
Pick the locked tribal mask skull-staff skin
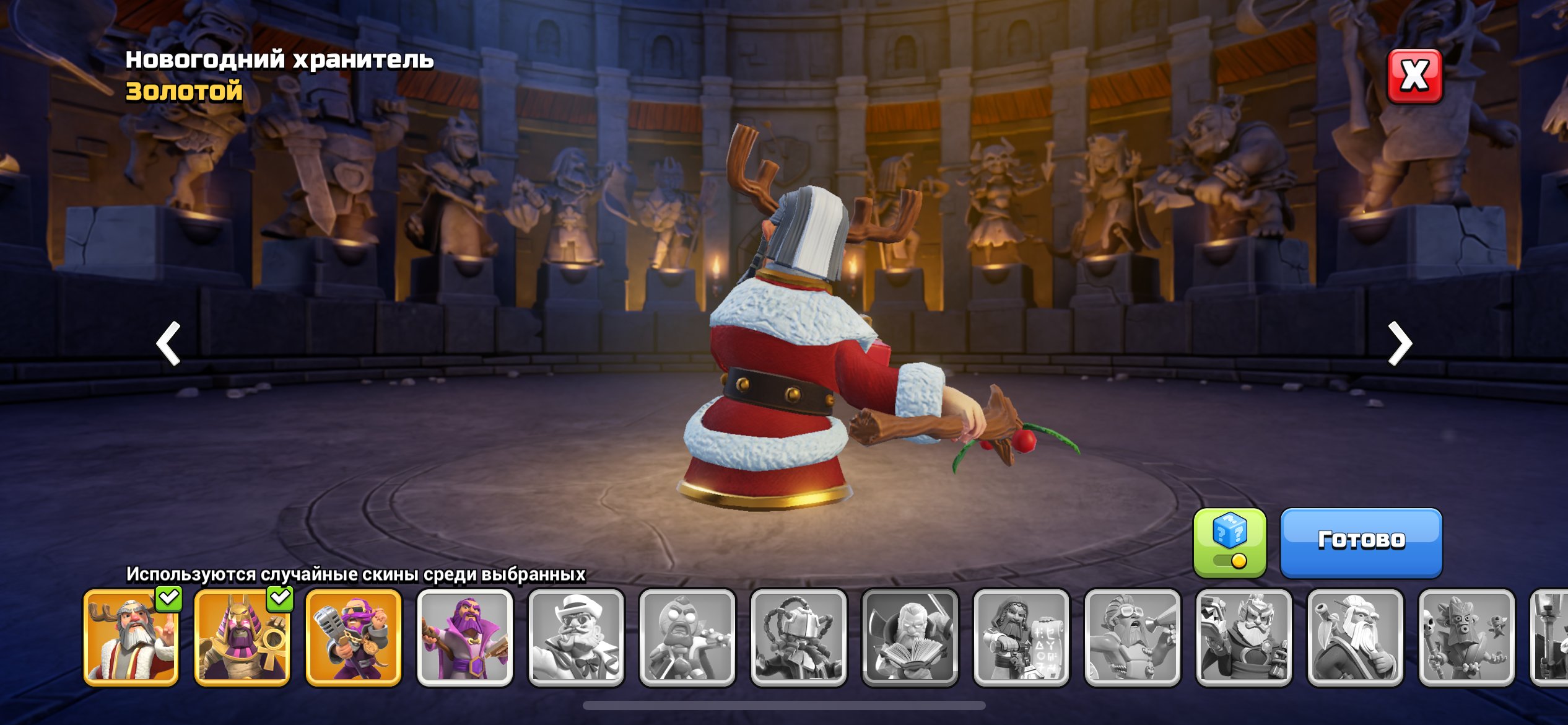1466,638
